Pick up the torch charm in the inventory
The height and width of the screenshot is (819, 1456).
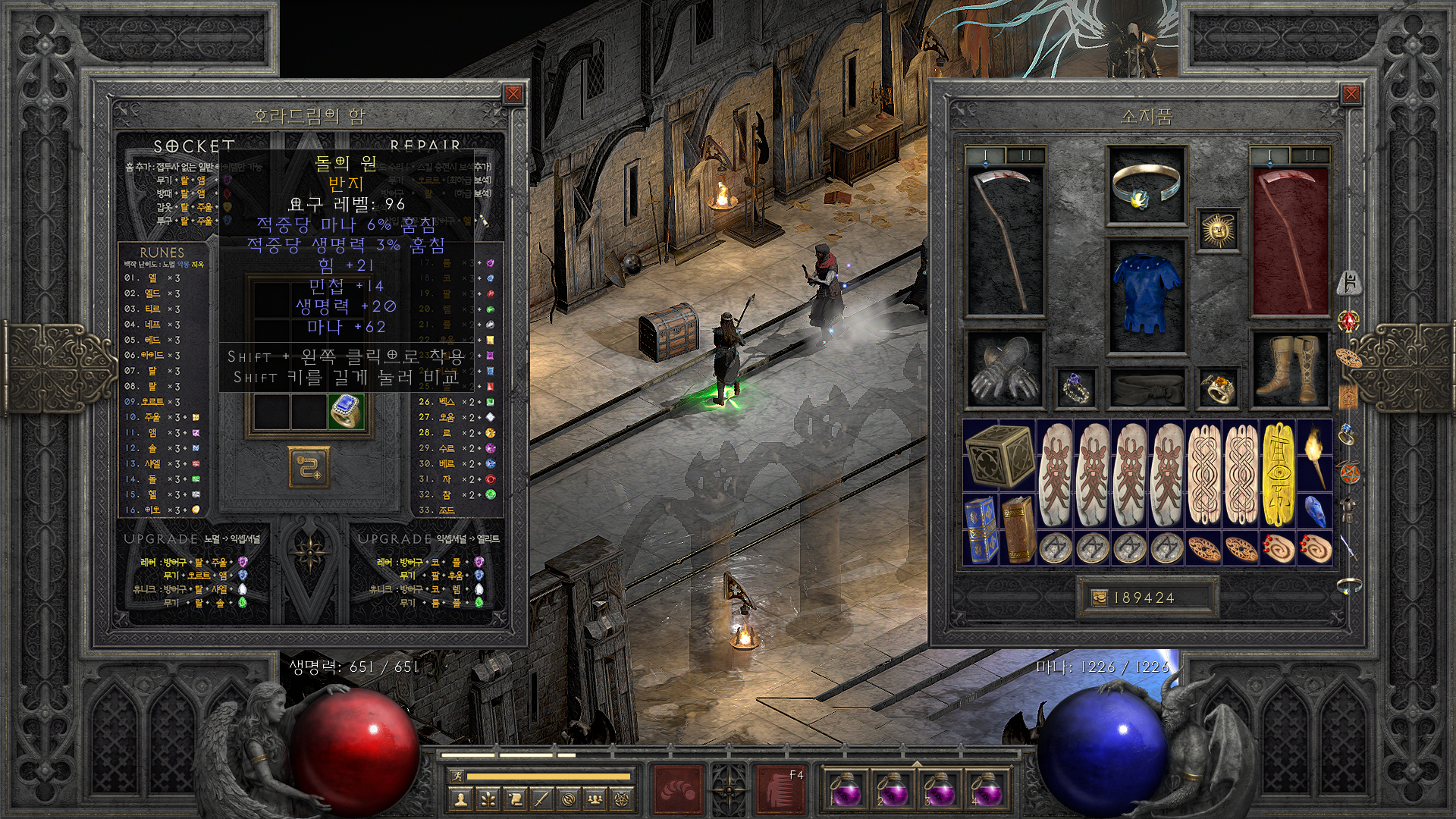coord(1315,457)
